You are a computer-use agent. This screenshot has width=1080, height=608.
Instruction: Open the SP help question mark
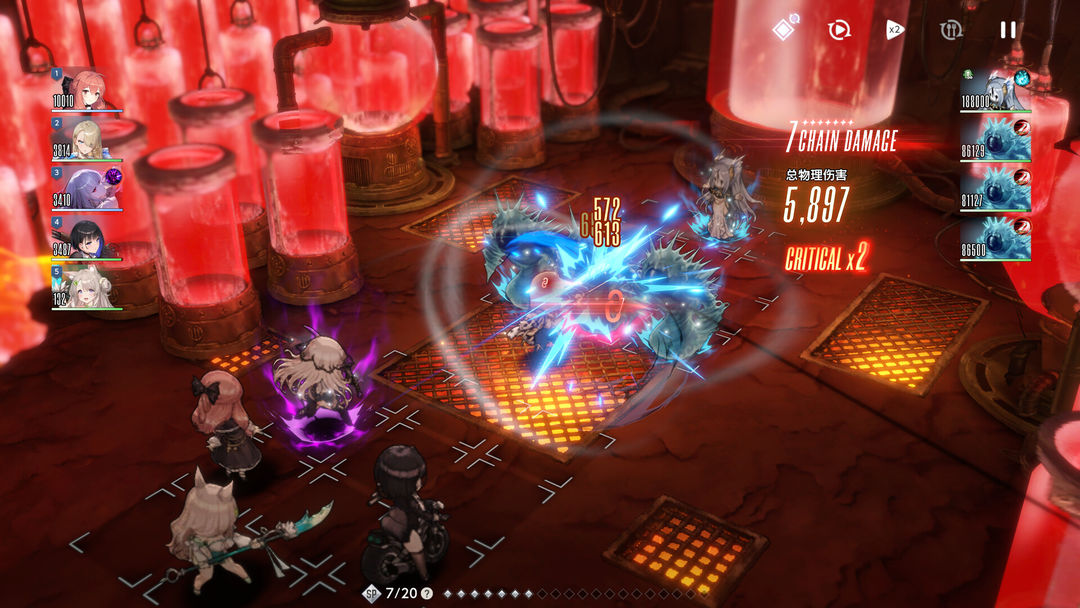(x=427, y=593)
